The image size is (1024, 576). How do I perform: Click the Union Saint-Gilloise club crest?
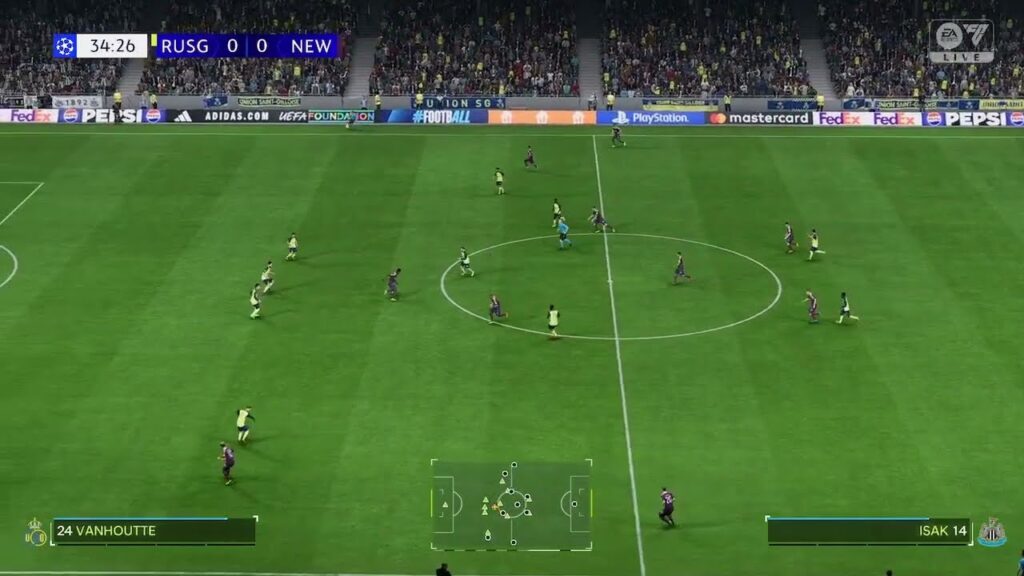tap(36, 532)
